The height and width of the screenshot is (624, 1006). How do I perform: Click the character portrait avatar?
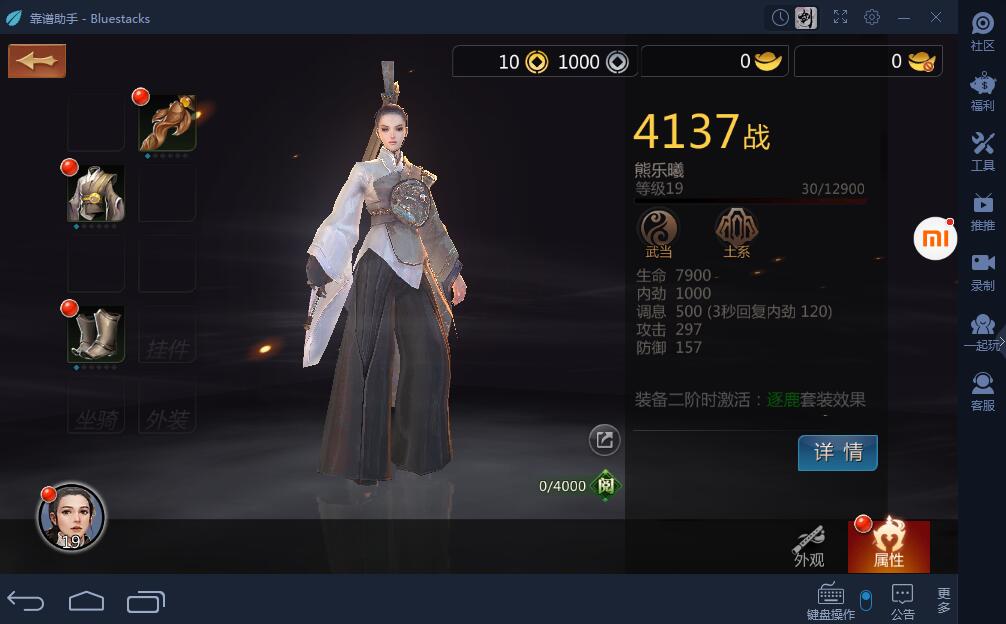point(71,518)
